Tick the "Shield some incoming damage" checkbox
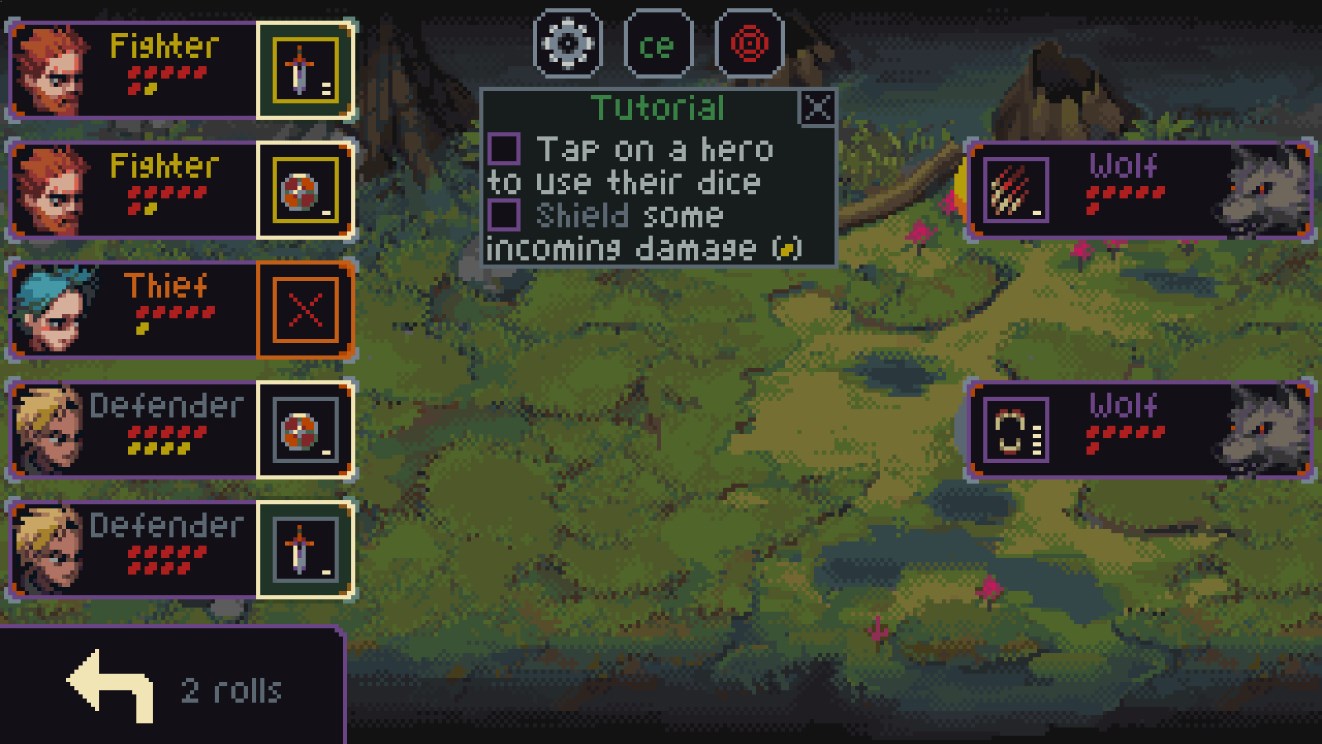Image resolution: width=1322 pixels, height=744 pixels. (x=504, y=214)
